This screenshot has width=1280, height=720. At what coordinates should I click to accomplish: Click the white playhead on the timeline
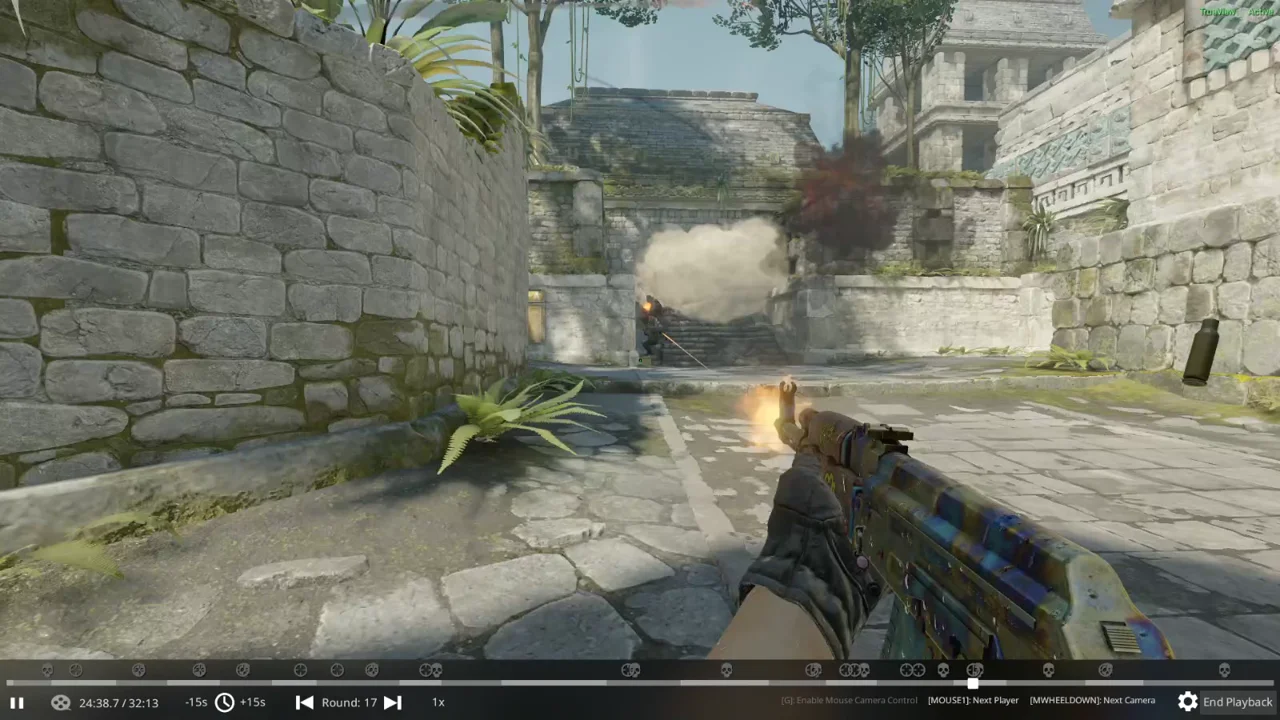pyautogui.click(x=972, y=683)
